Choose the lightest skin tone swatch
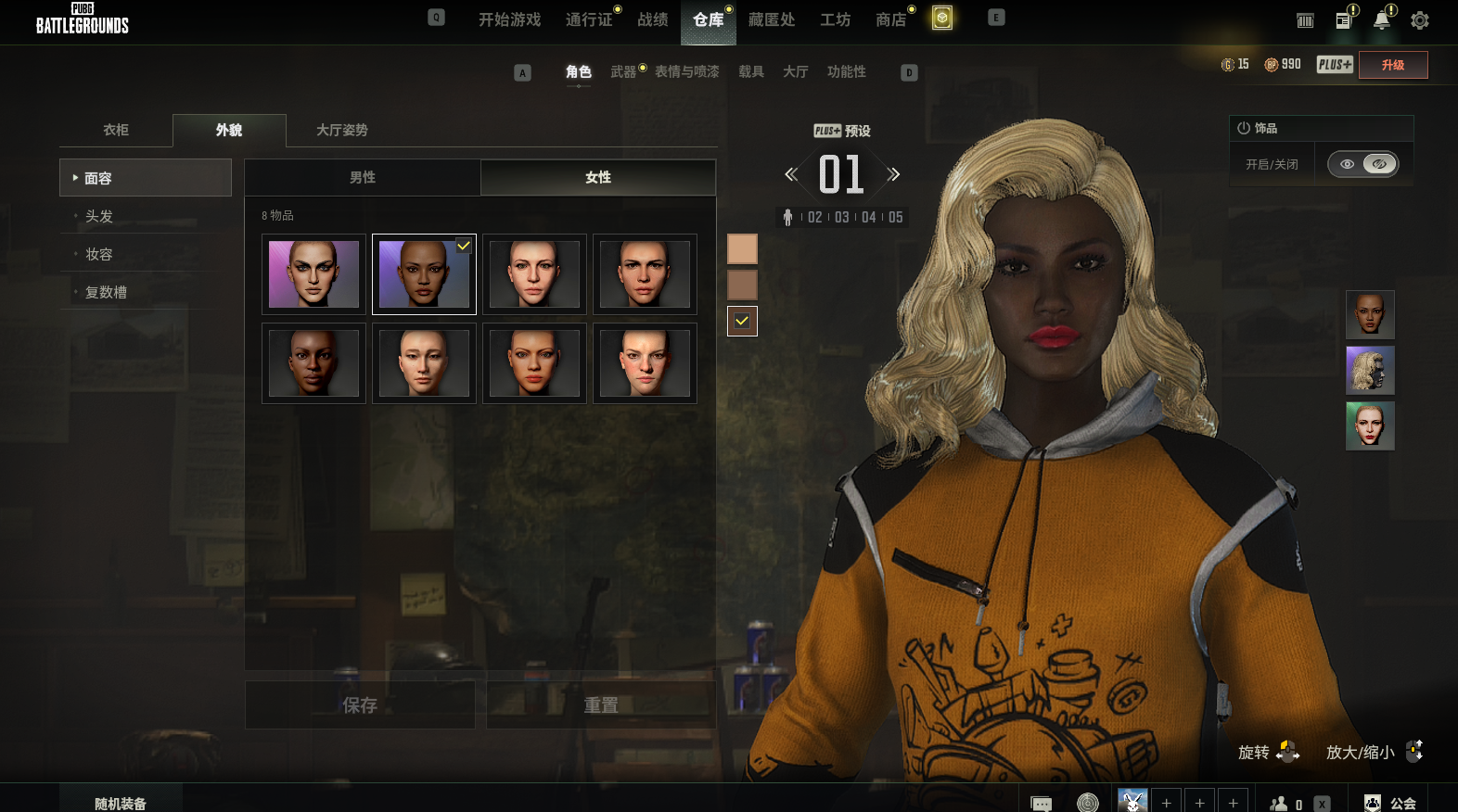The height and width of the screenshot is (812, 1458). (x=742, y=249)
